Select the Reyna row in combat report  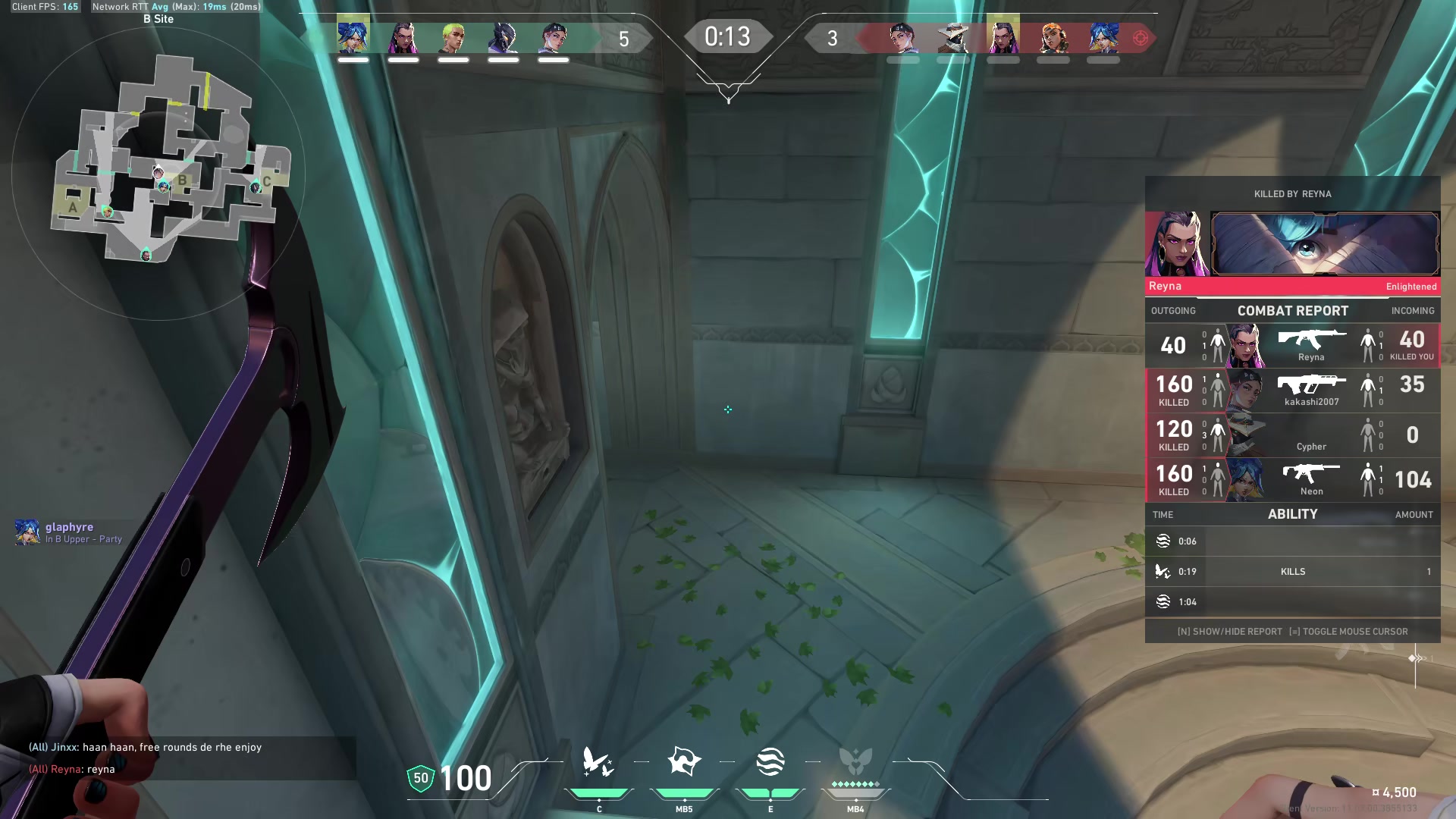click(x=1292, y=346)
